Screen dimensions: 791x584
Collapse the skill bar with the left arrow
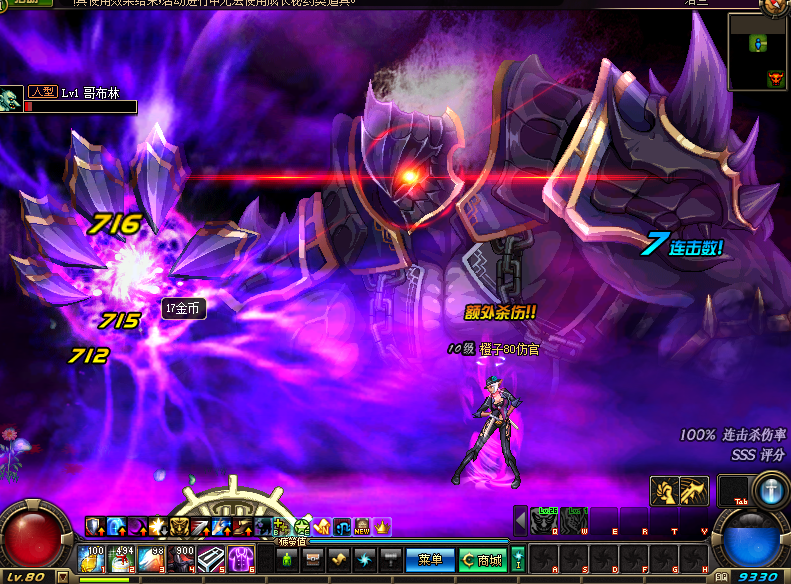click(x=520, y=521)
